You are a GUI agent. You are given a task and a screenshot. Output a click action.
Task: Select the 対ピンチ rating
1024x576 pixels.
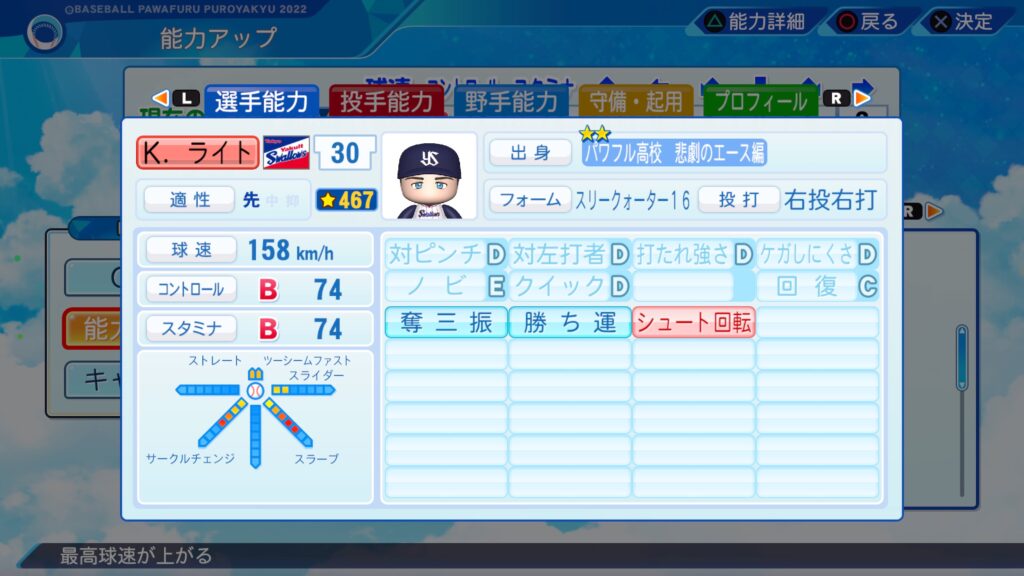pyautogui.click(x=446, y=254)
